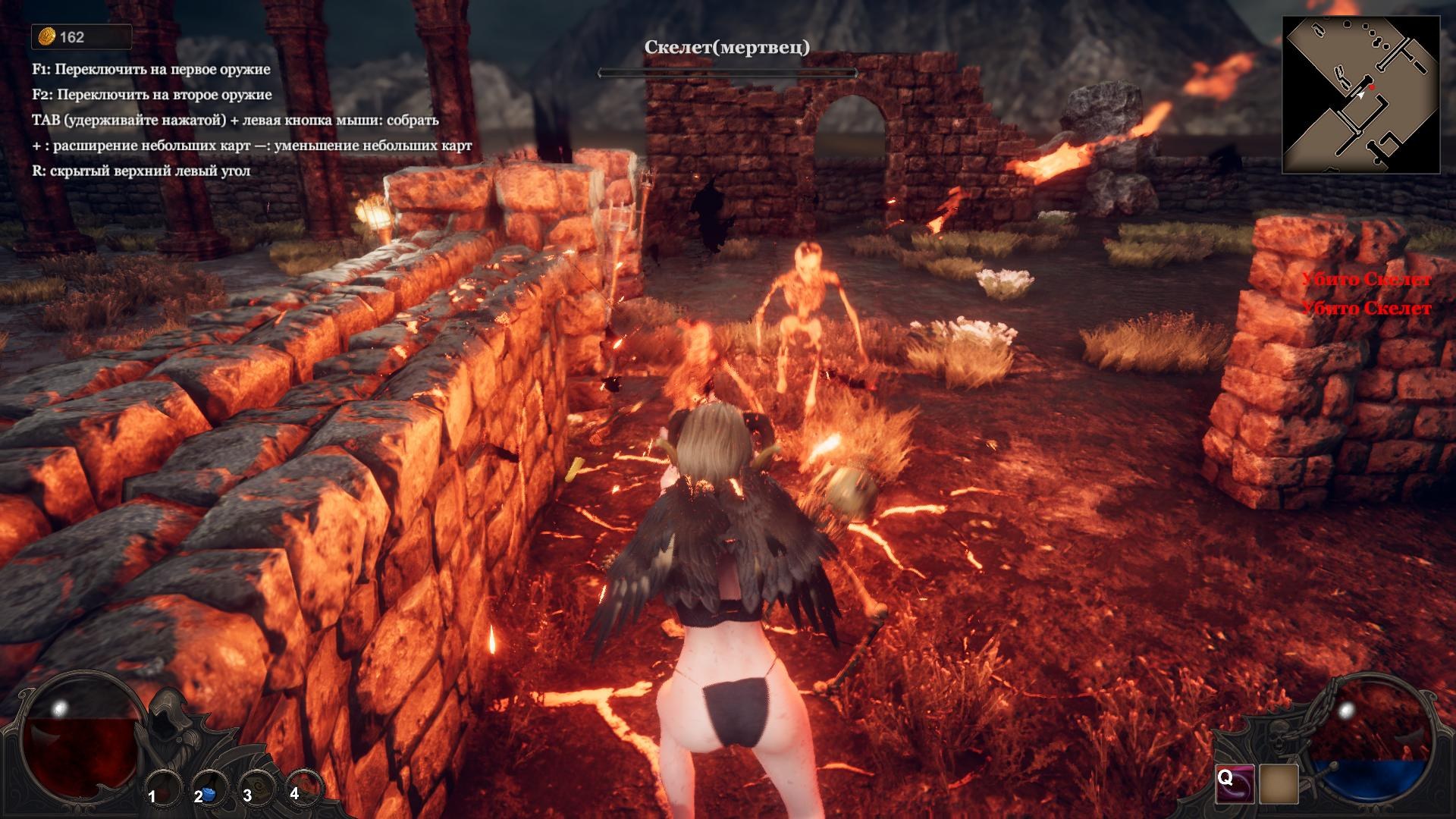This screenshot has height=819, width=1456.
Task: Select the blue potion in quick slot 2
Action: coord(209,787)
